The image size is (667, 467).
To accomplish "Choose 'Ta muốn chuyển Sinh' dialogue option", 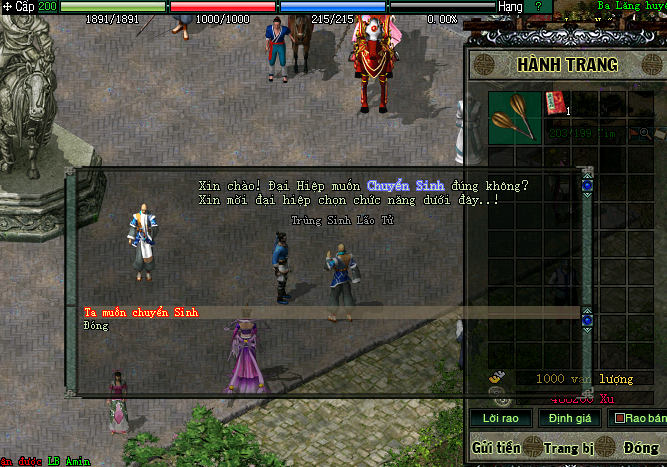I will [x=141, y=313].
